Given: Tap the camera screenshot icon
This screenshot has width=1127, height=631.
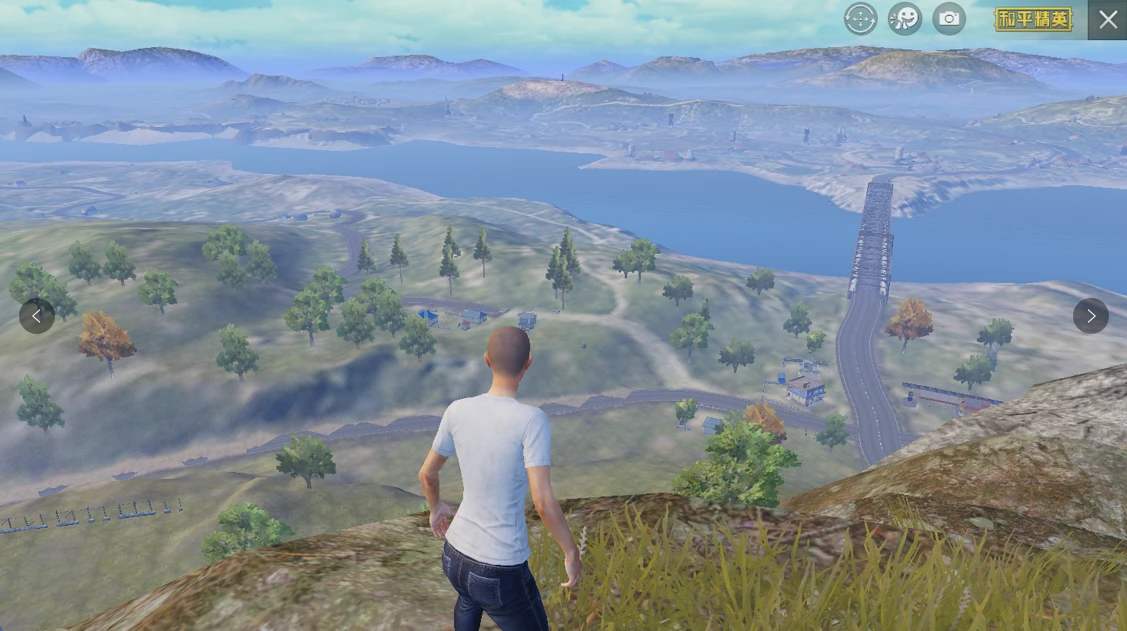Looking at the screenshot, I should coord(949,18).
